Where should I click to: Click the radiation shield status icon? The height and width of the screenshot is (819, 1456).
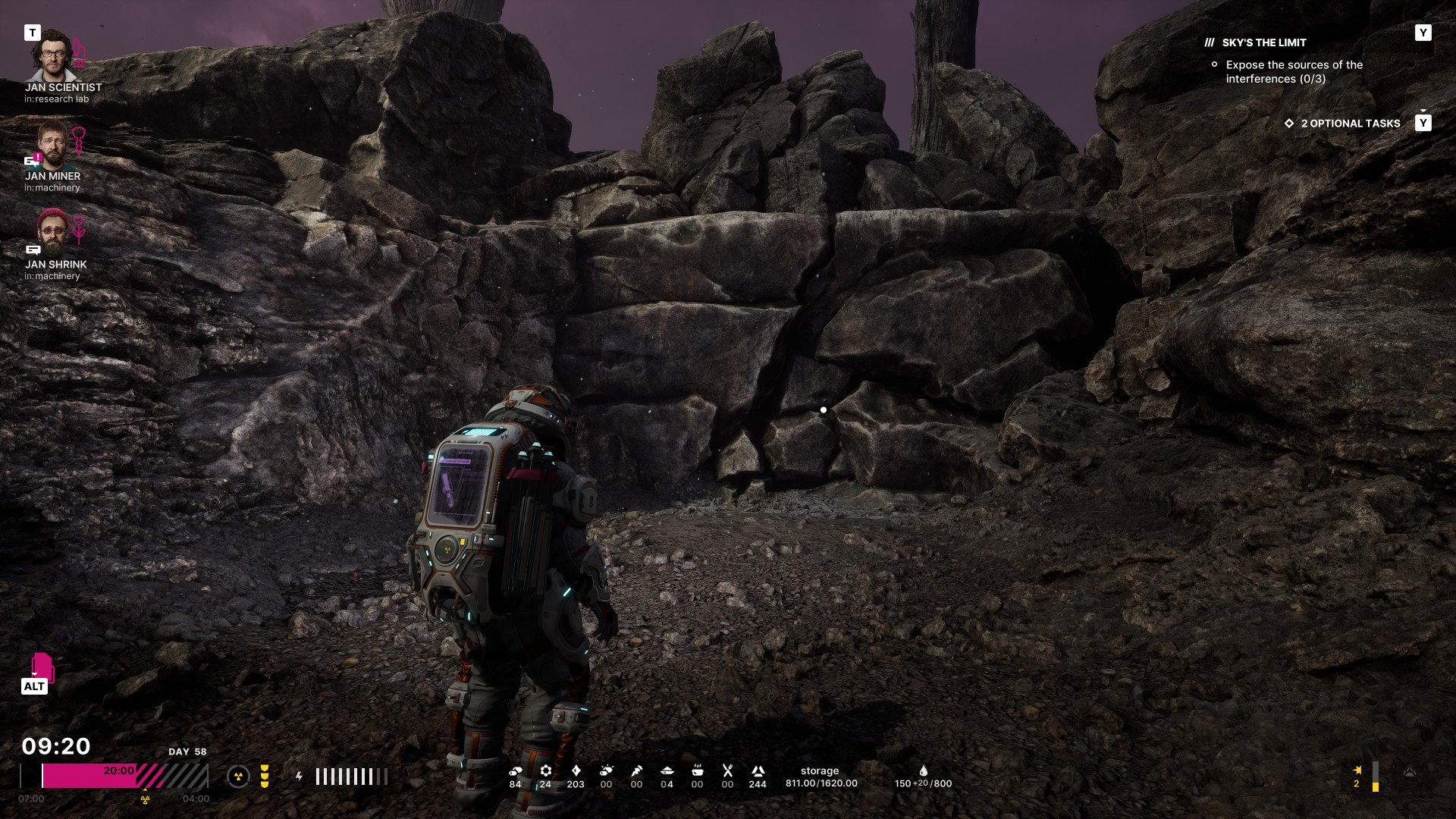(238, 777)
